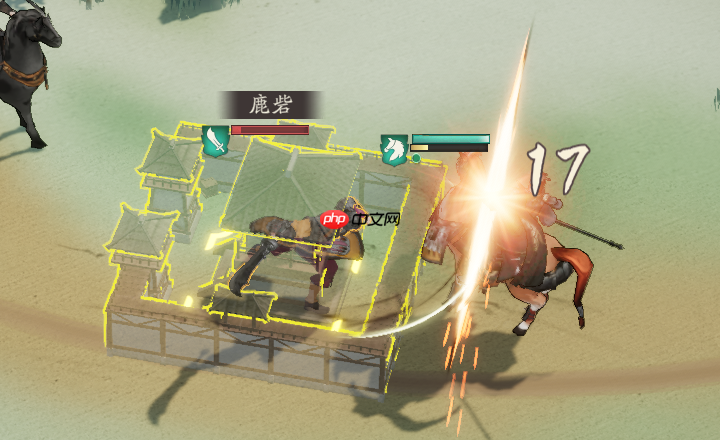Screen dimensions: 720x440
Task: Click the horse-head cavalry shield badge
Action: [394, 149]
